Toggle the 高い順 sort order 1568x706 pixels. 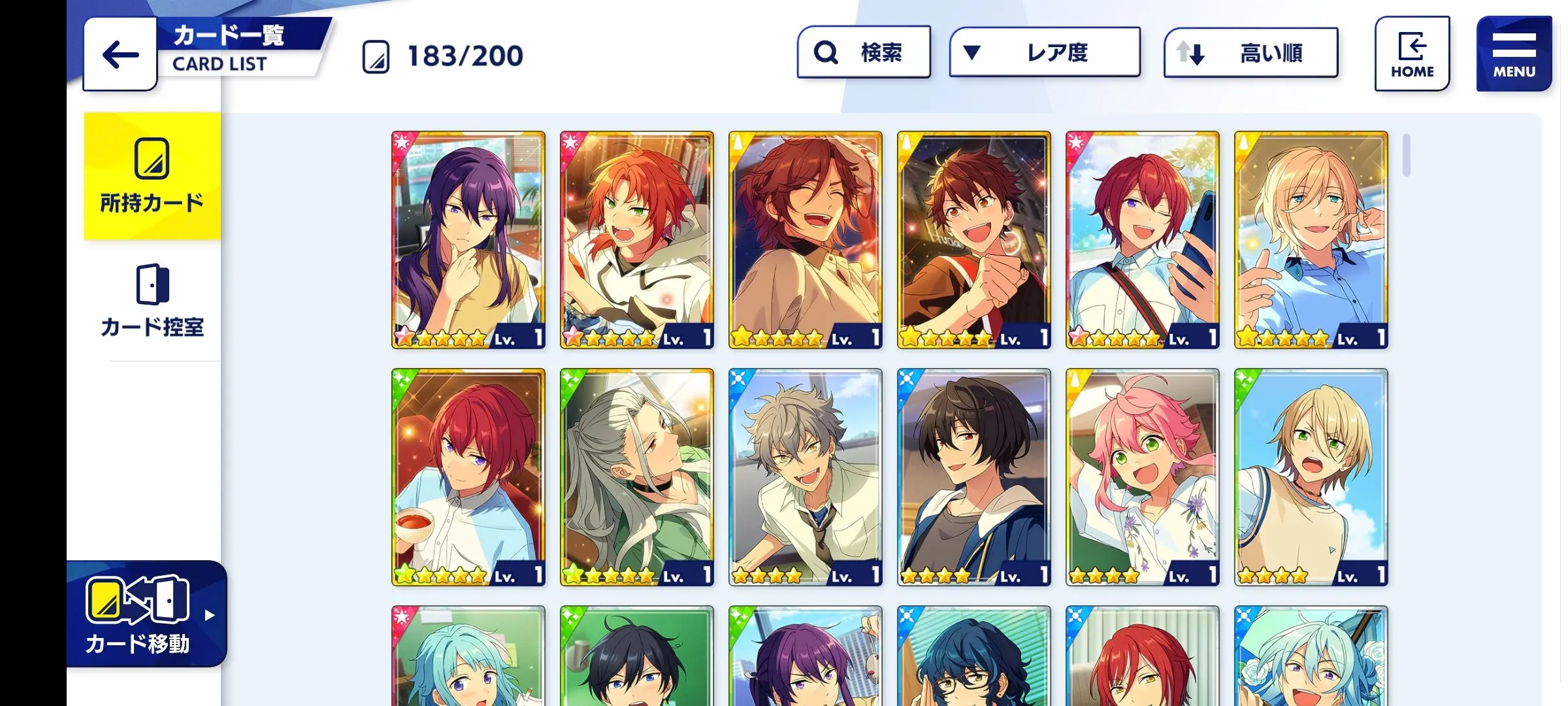pos(1250,52)
